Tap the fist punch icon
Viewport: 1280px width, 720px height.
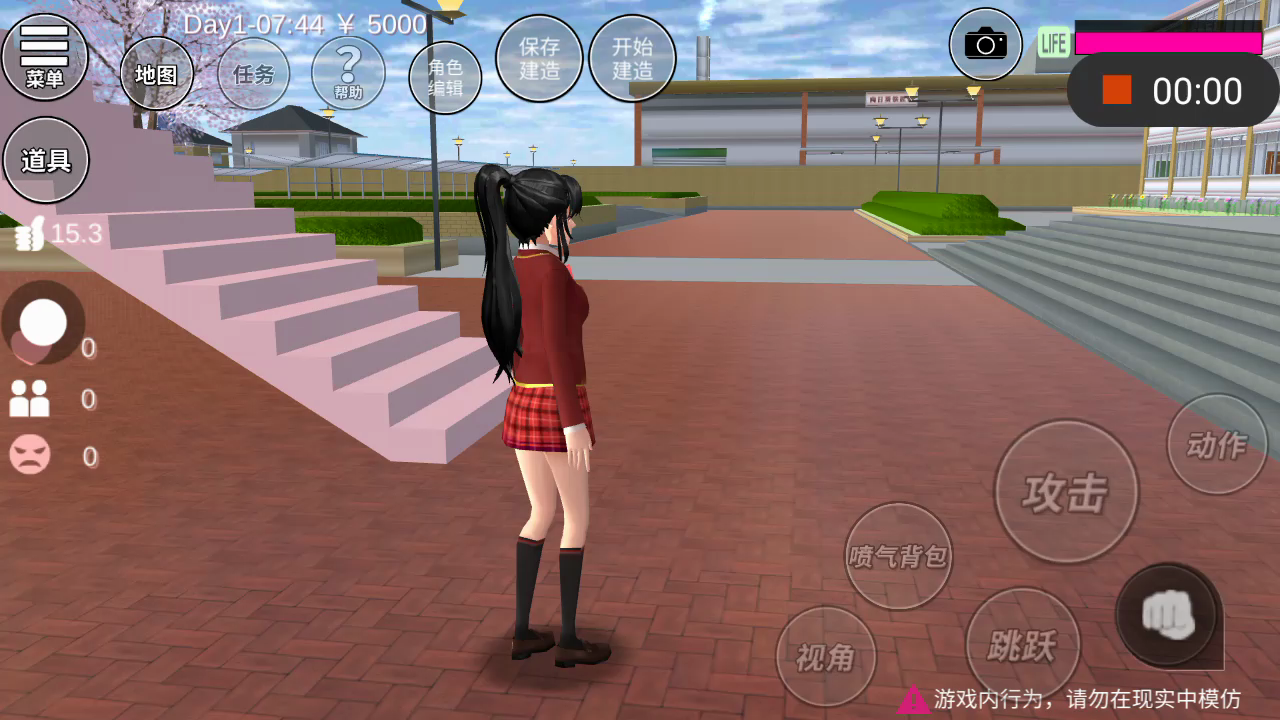[1167, 614]
